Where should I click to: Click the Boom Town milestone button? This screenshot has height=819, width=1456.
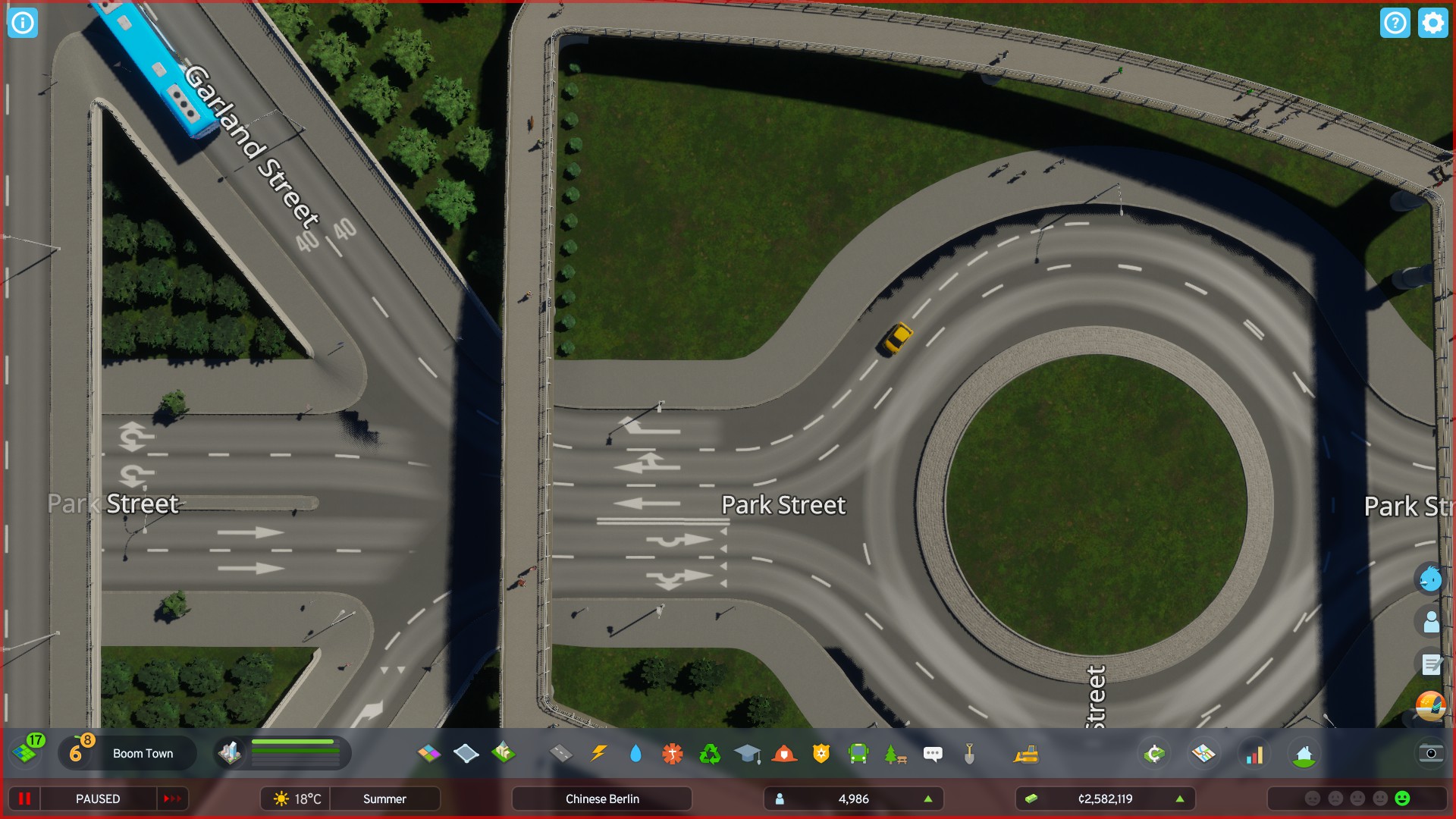click(x=143, y=754)
